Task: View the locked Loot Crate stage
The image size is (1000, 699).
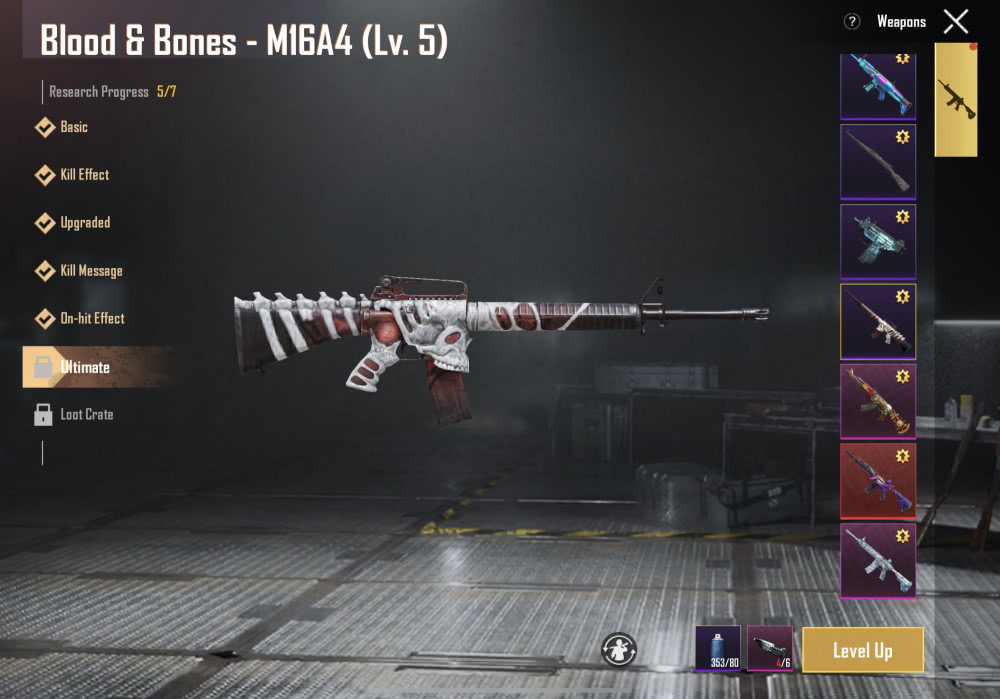Action: 85,414
